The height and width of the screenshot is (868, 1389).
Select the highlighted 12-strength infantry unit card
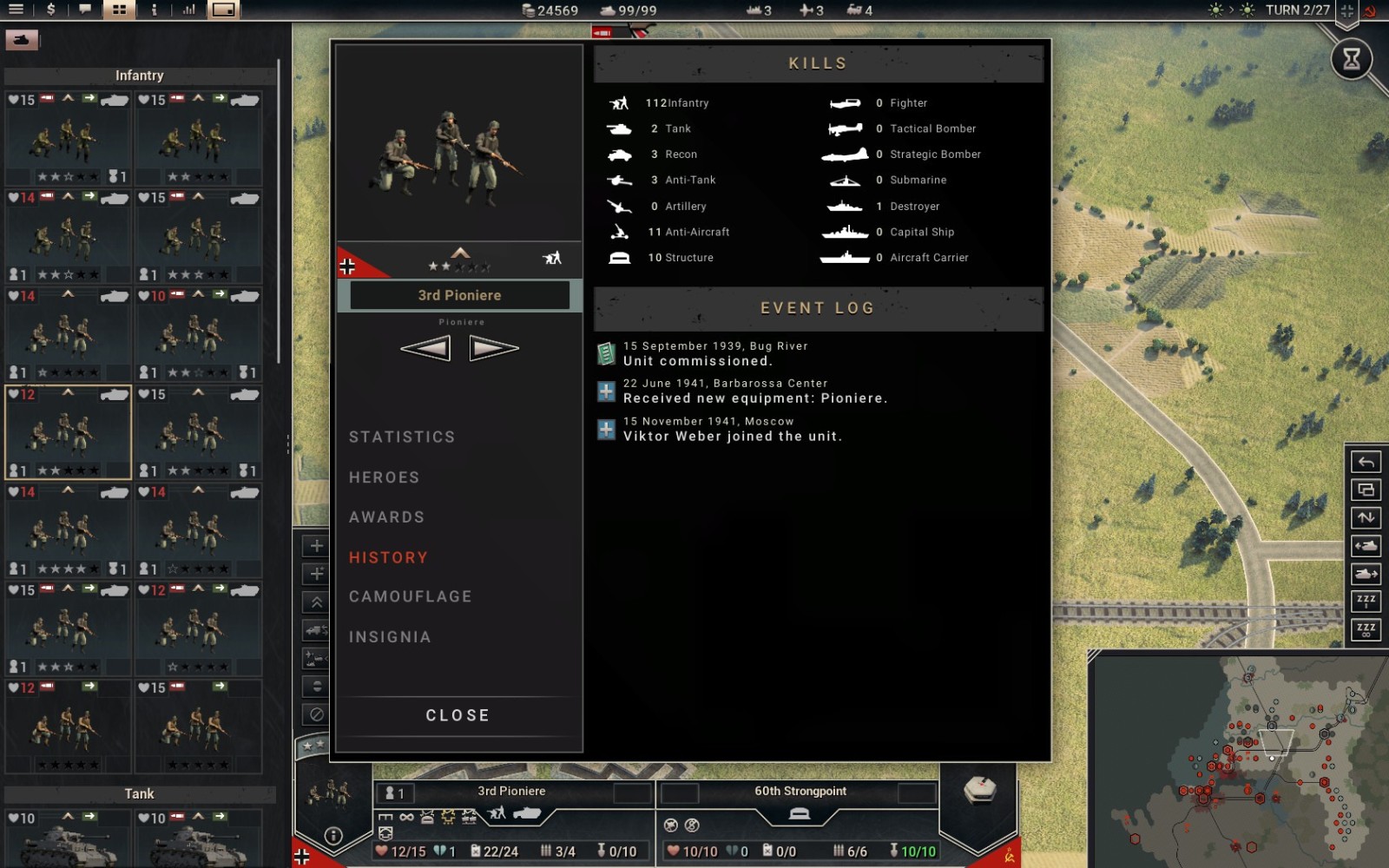(x=68, y=432)
